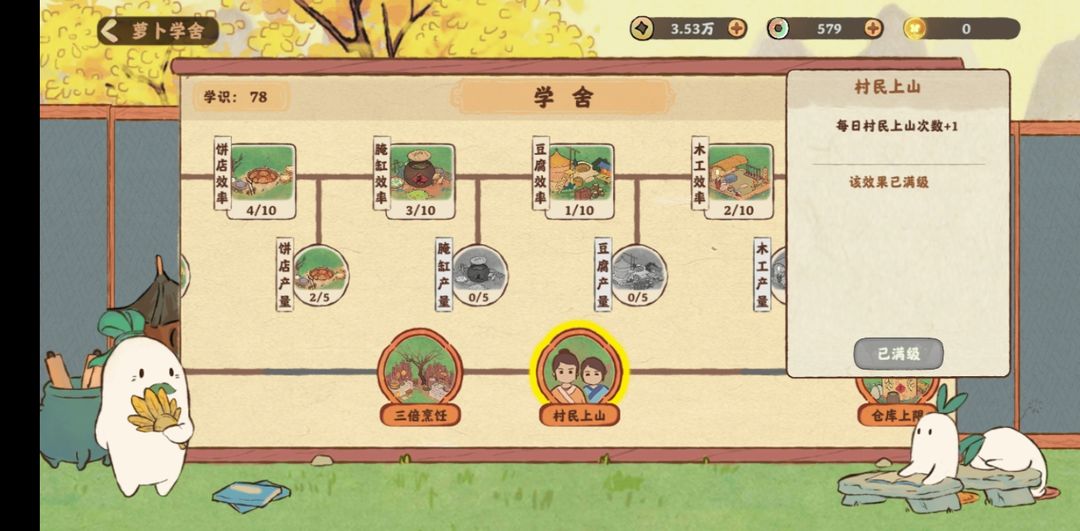Select the 饼店效率 upgrade node
Viewport: 1080px width, 531px height.
262,177
